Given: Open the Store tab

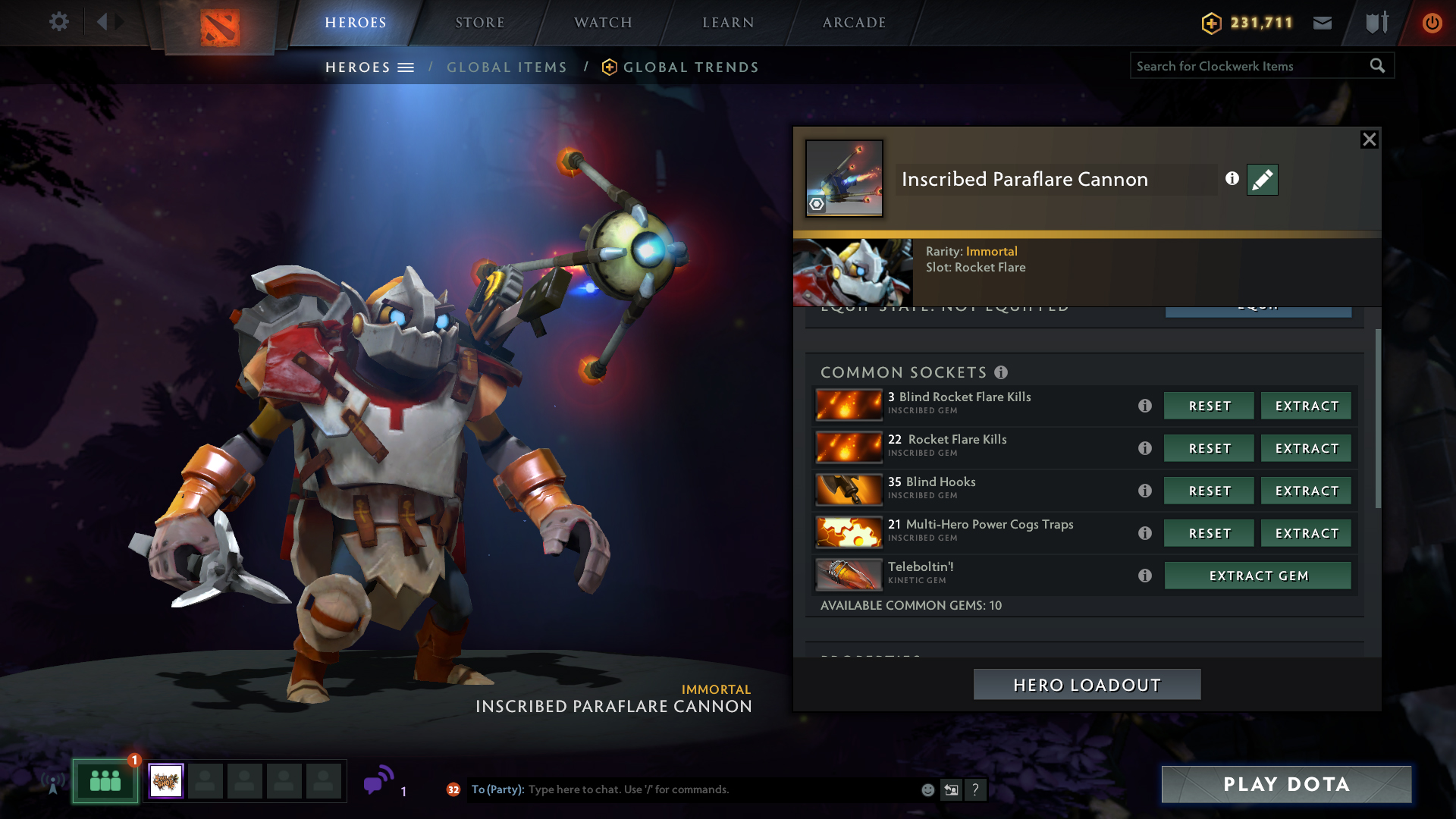Looking at the screenshot, I should coord(479,23).
